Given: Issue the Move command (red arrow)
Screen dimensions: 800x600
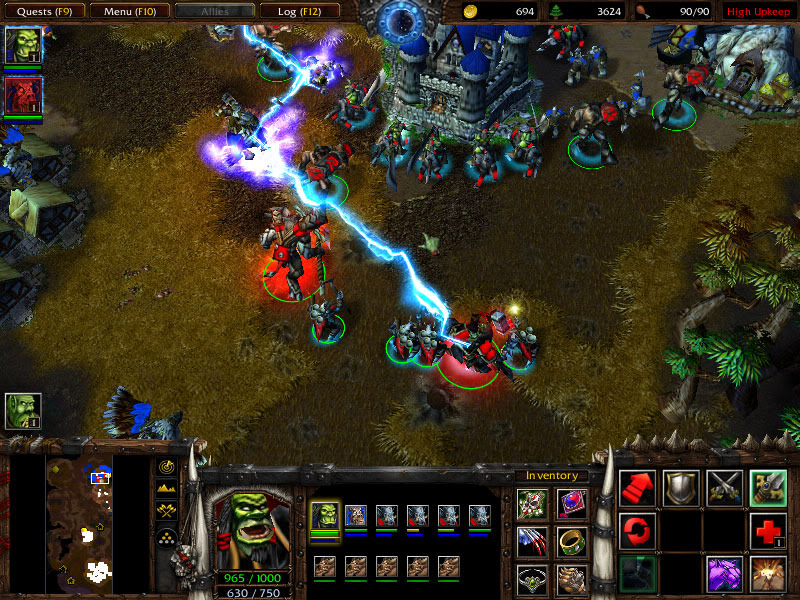Looking at the screenshot, I should click(x=637, y=487).
